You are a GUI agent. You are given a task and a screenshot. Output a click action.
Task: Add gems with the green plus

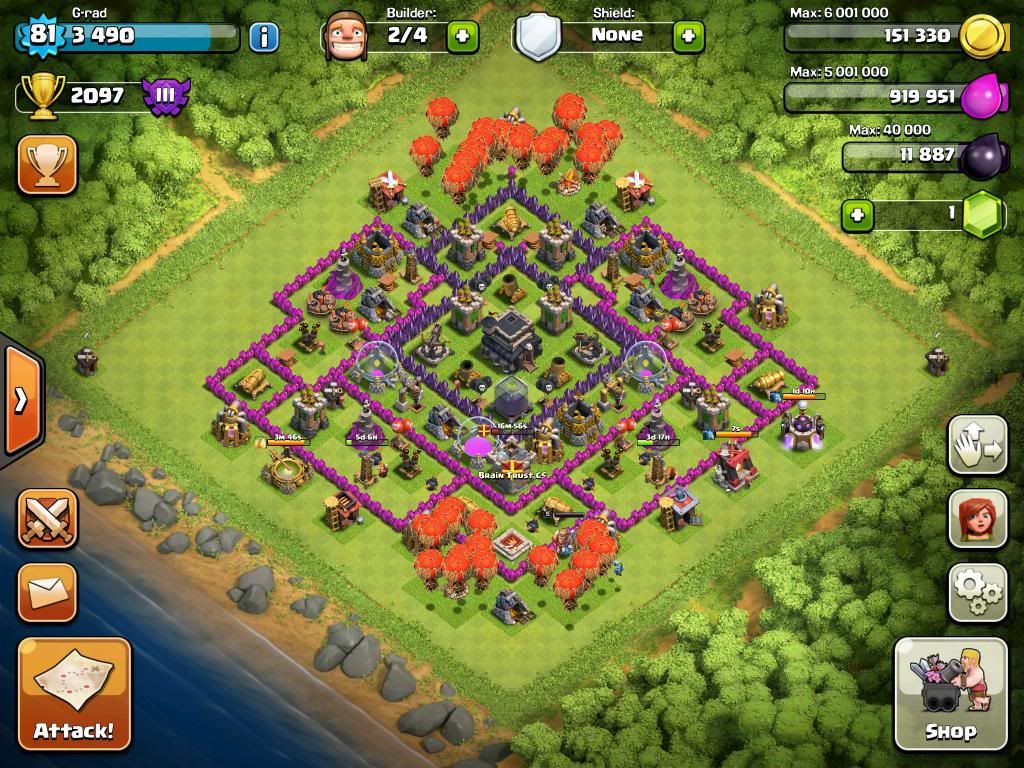(856, 214)
